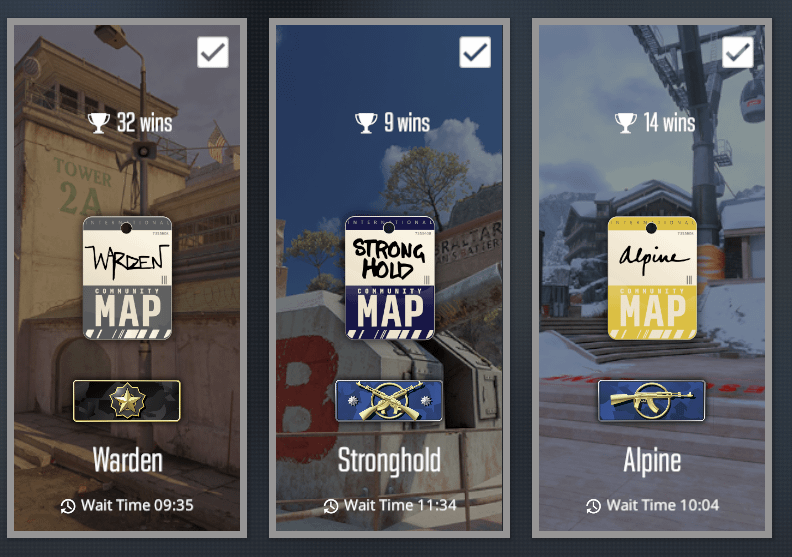Click the Stronghold crossed rifles rank emblem
792x557 pixels.
390,400
